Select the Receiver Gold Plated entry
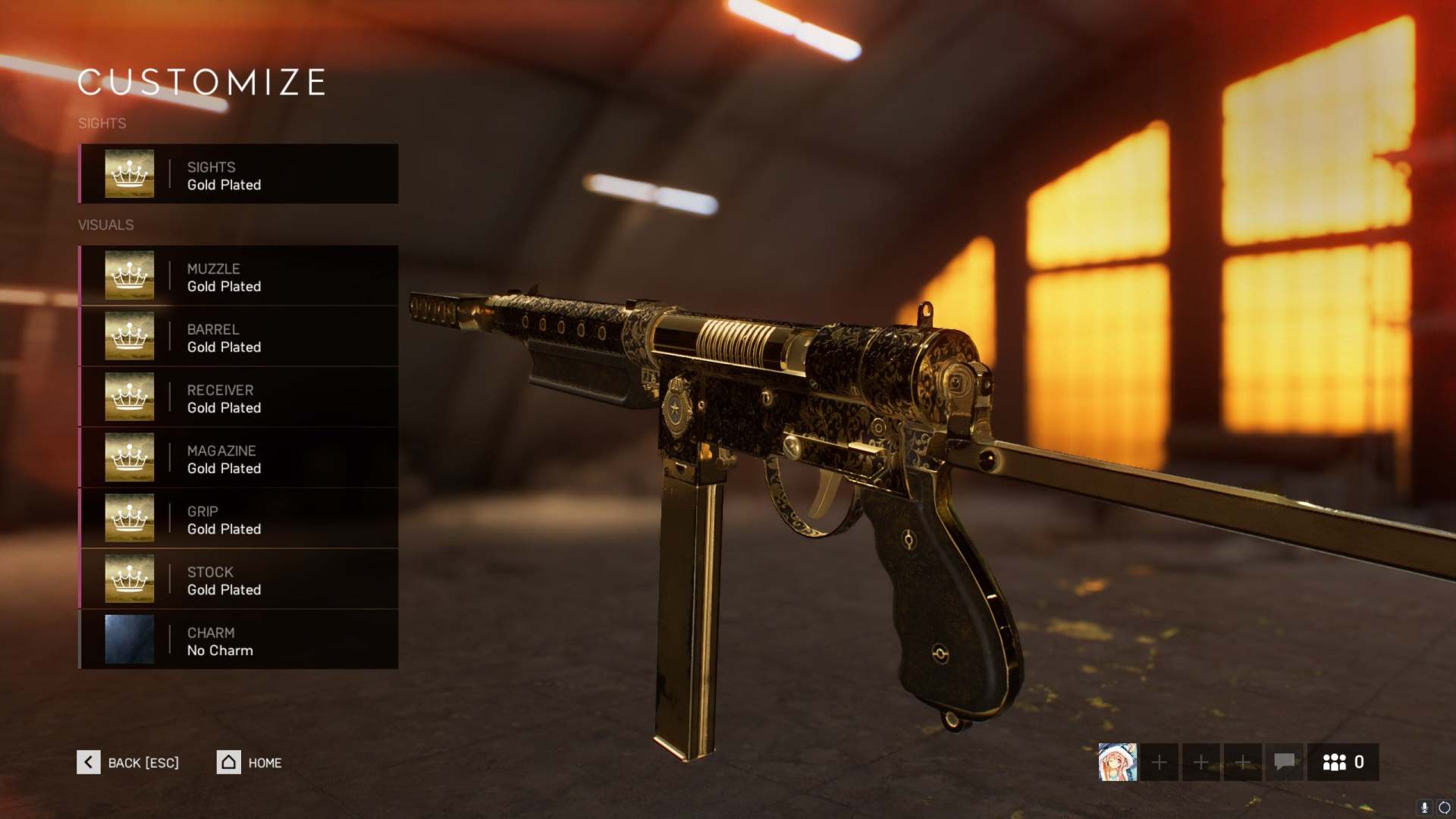1456x819 pixels. tap(239, 397)
